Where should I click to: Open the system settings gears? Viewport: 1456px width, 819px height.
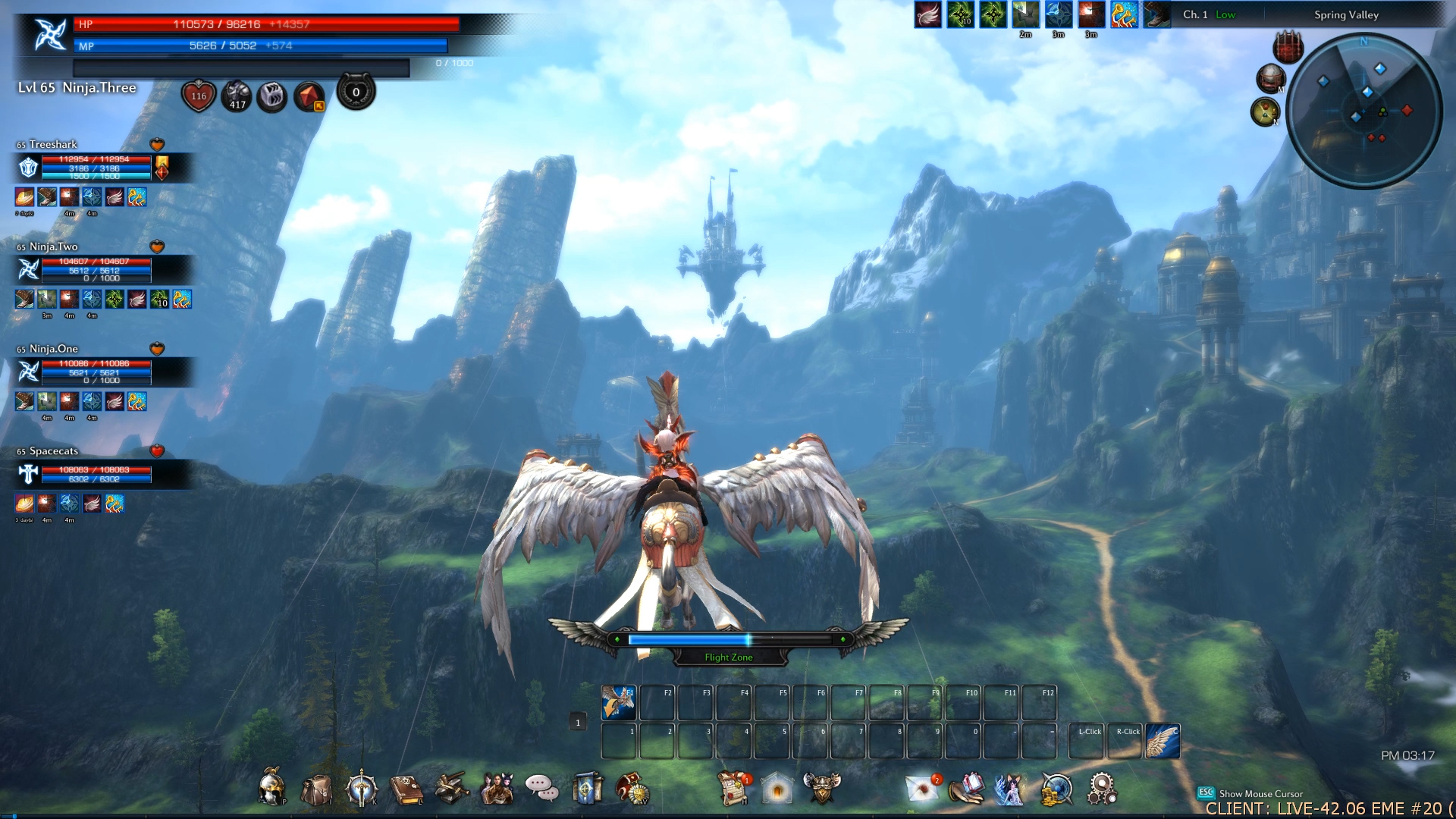[1101, 789]
